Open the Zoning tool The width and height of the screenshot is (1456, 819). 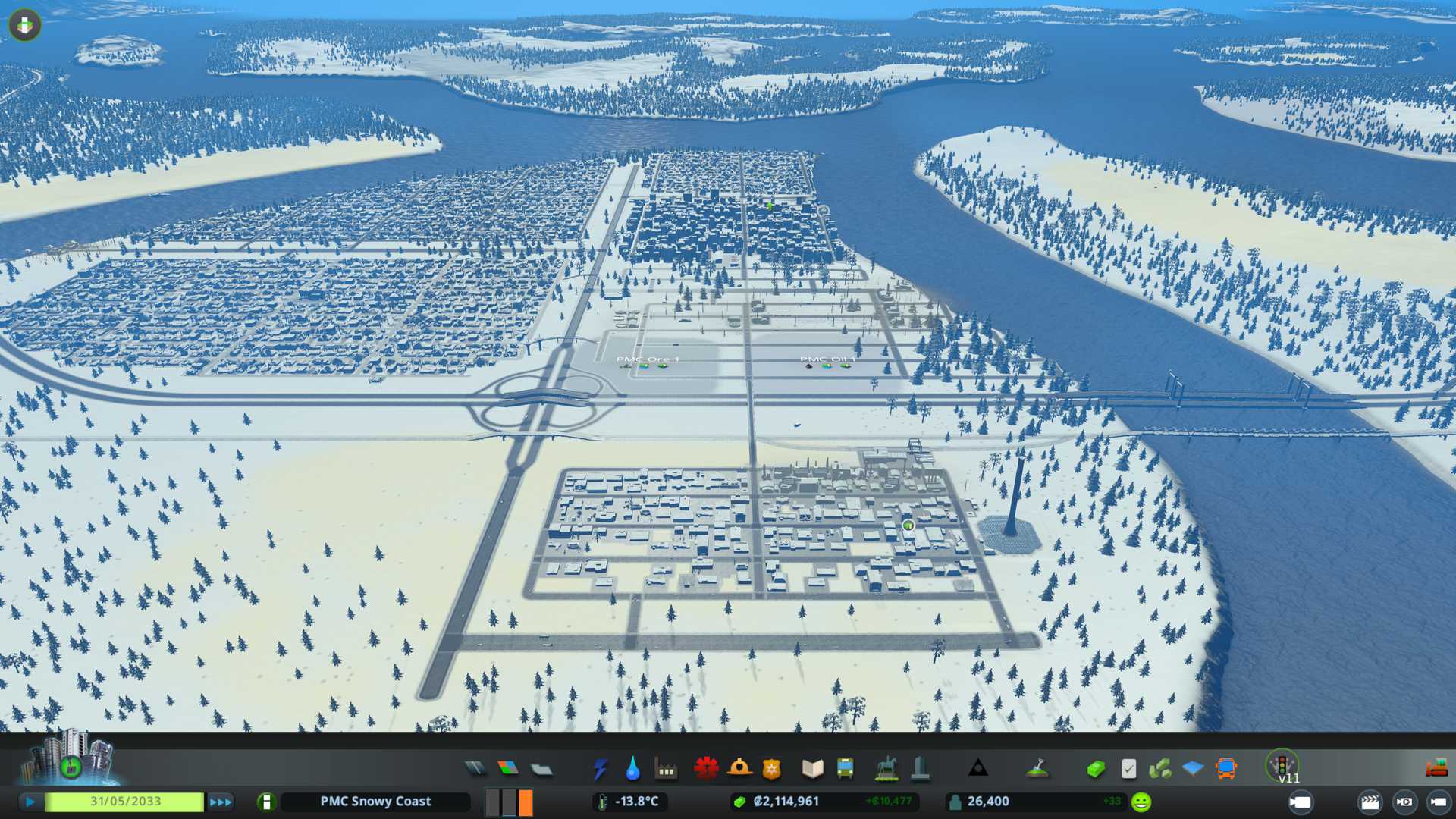coord(508,769)
